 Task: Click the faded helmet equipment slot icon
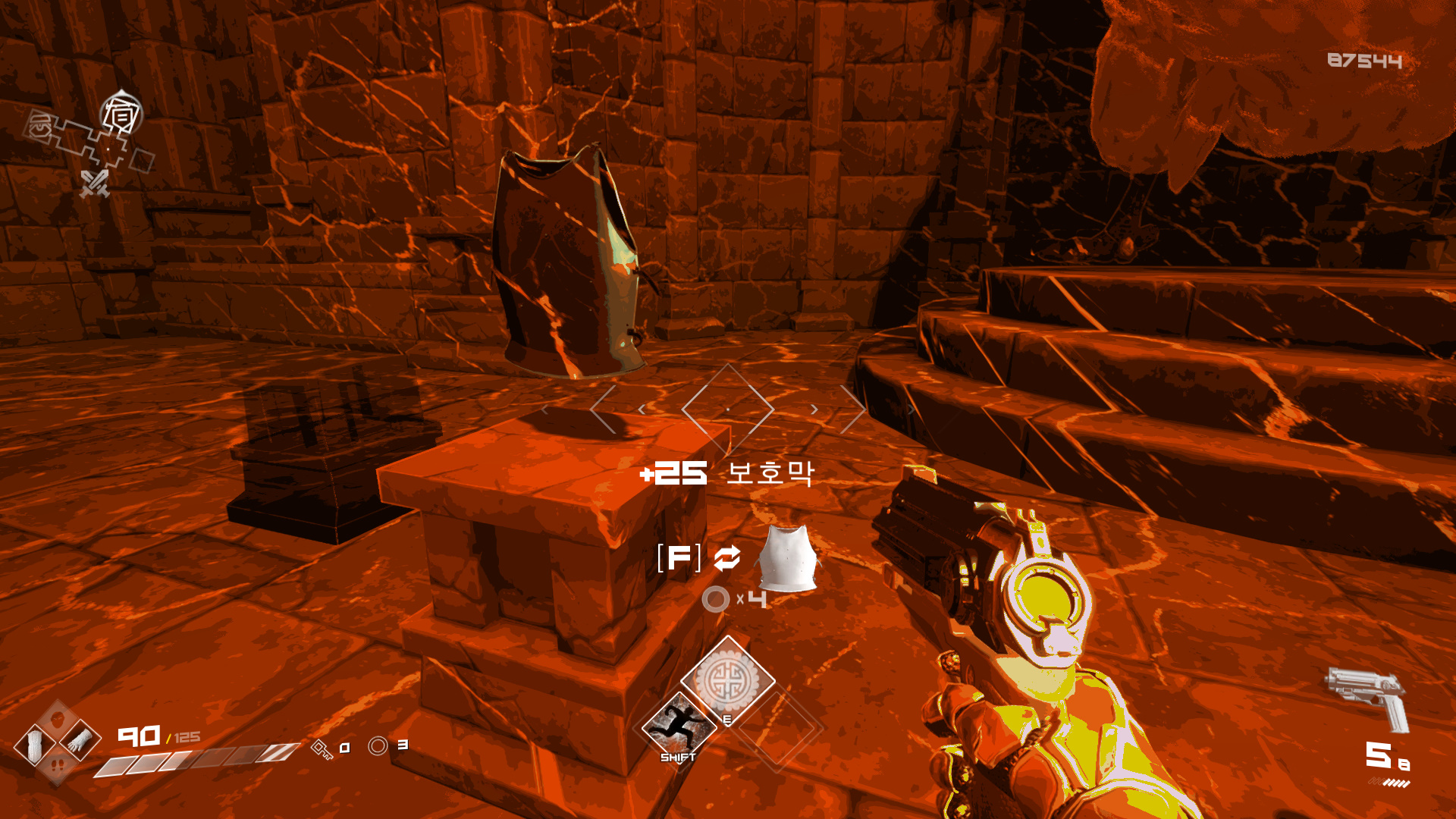tap(58, 718)
